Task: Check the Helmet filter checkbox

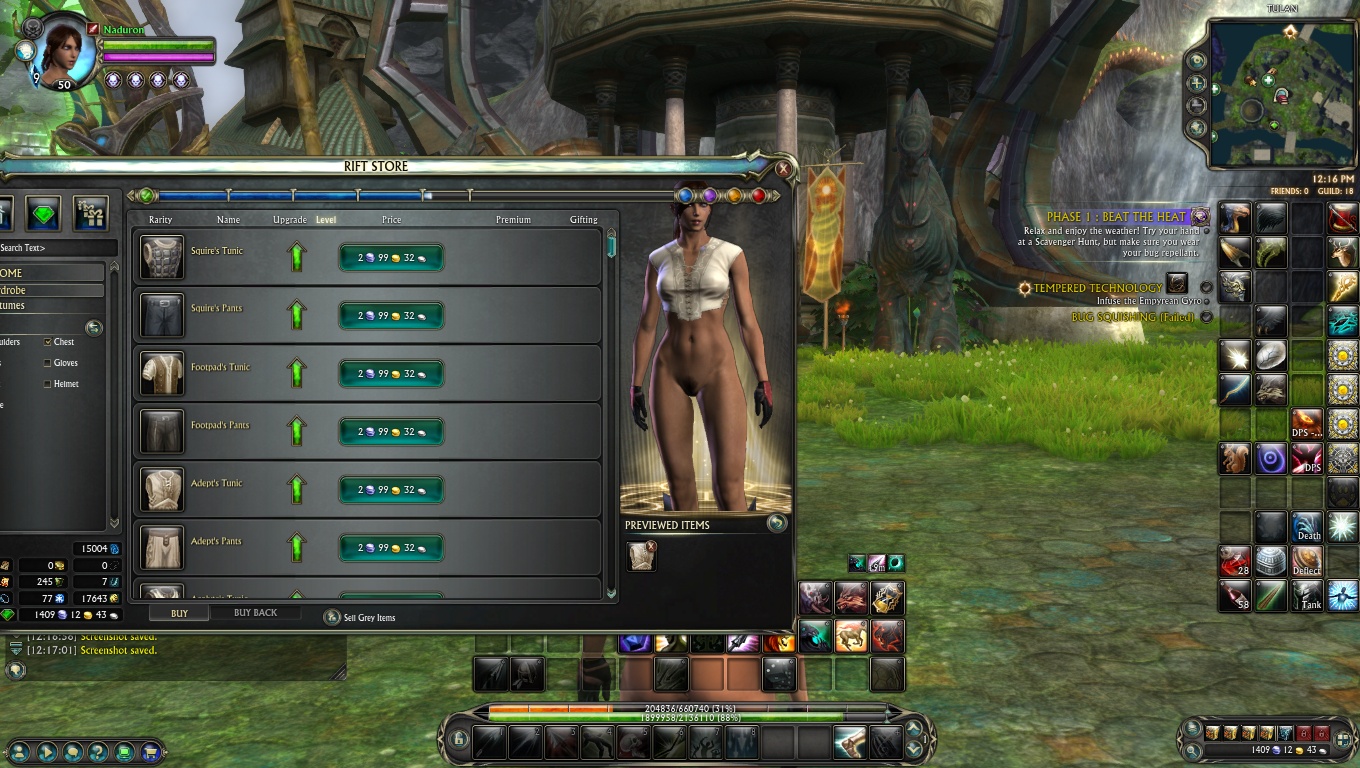Action: click(48, 384)
